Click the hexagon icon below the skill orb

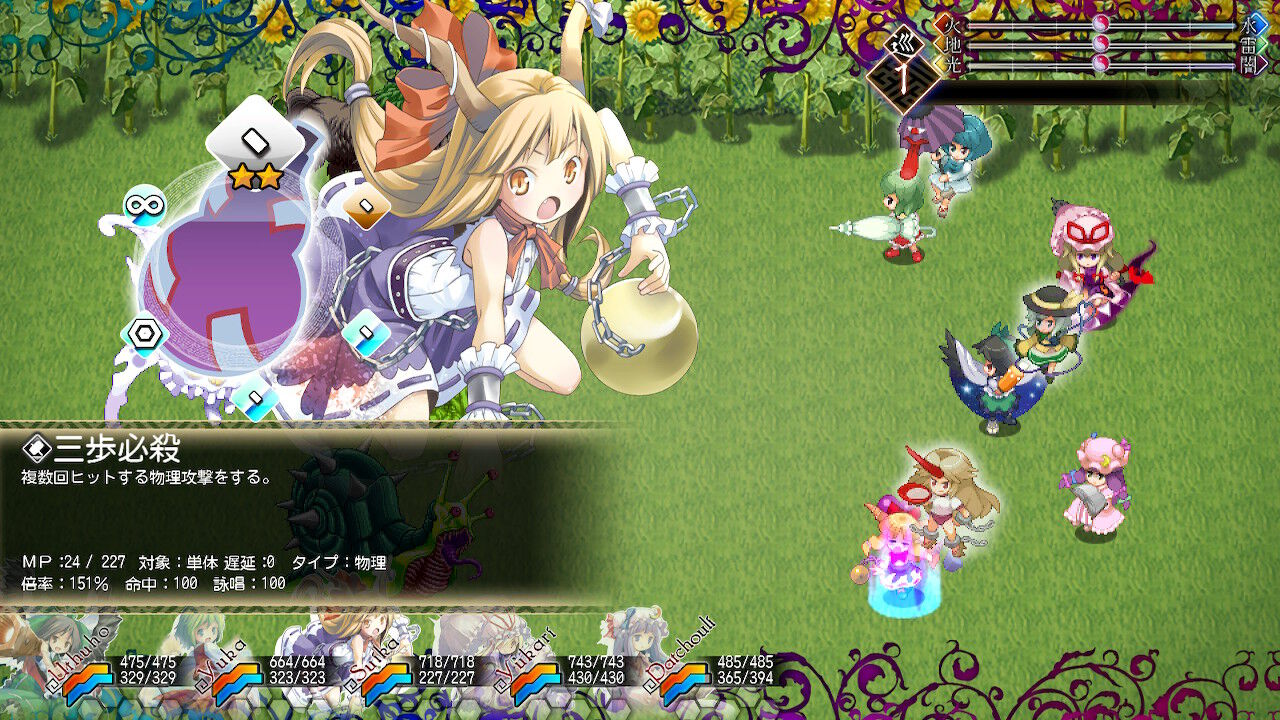(x=142, y=332)
